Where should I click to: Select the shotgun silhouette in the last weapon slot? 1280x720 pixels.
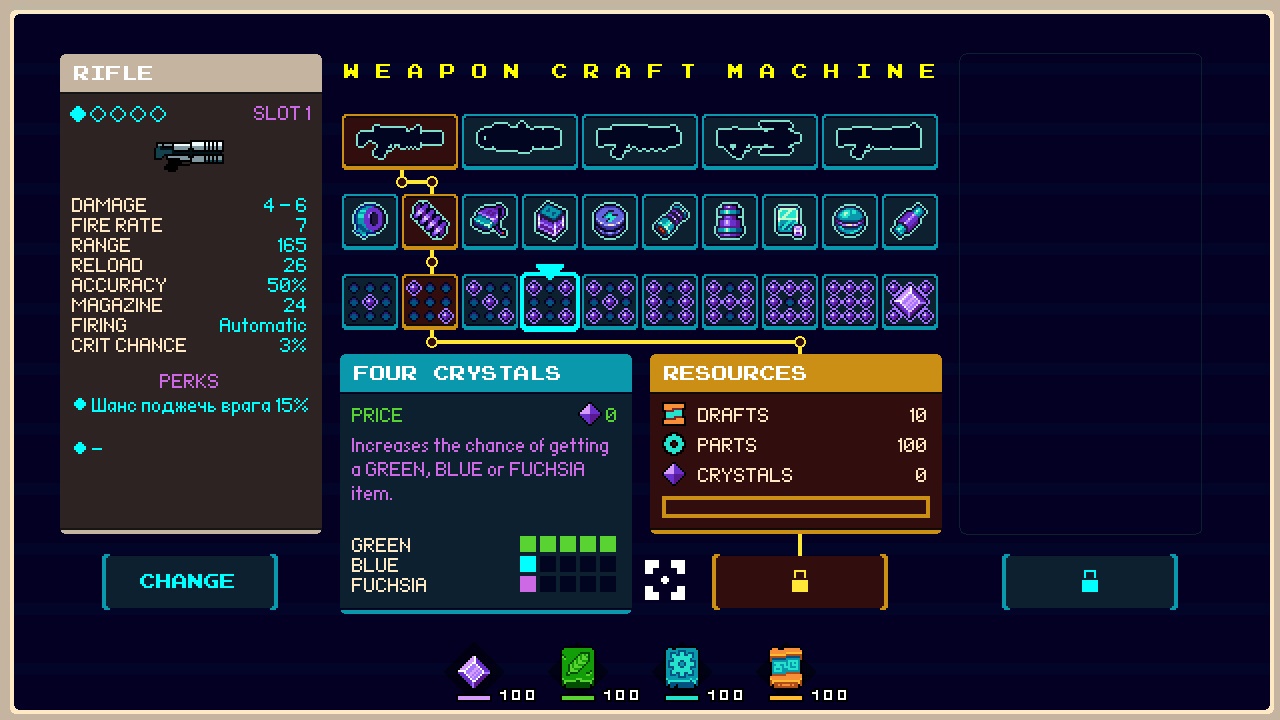879,141
